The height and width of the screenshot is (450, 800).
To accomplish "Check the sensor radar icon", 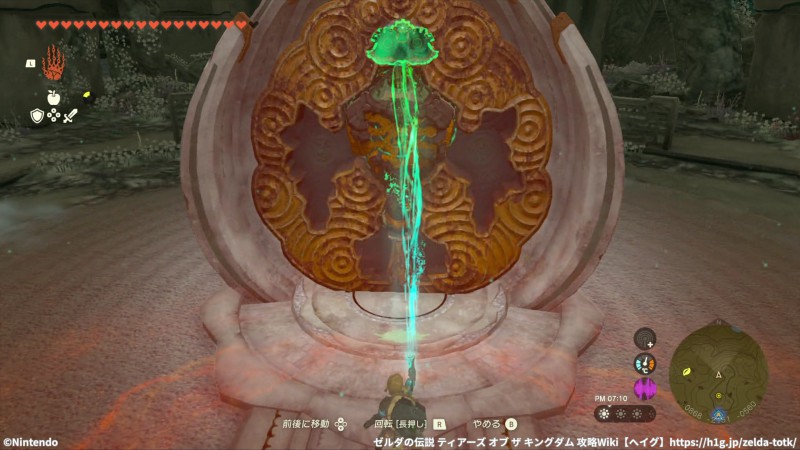I will (x=645, y=339).
